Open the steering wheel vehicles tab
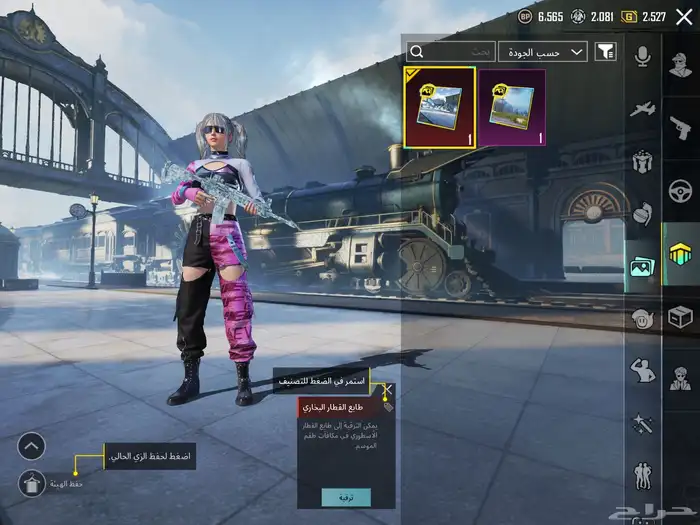 [680, 191]
